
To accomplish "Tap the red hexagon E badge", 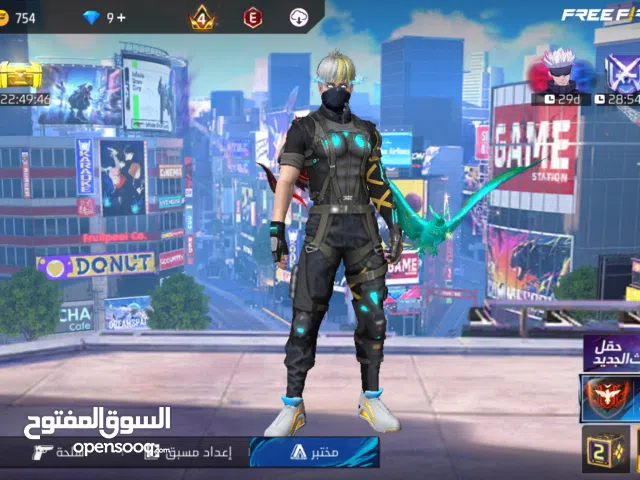I will [x=253, y=17].
